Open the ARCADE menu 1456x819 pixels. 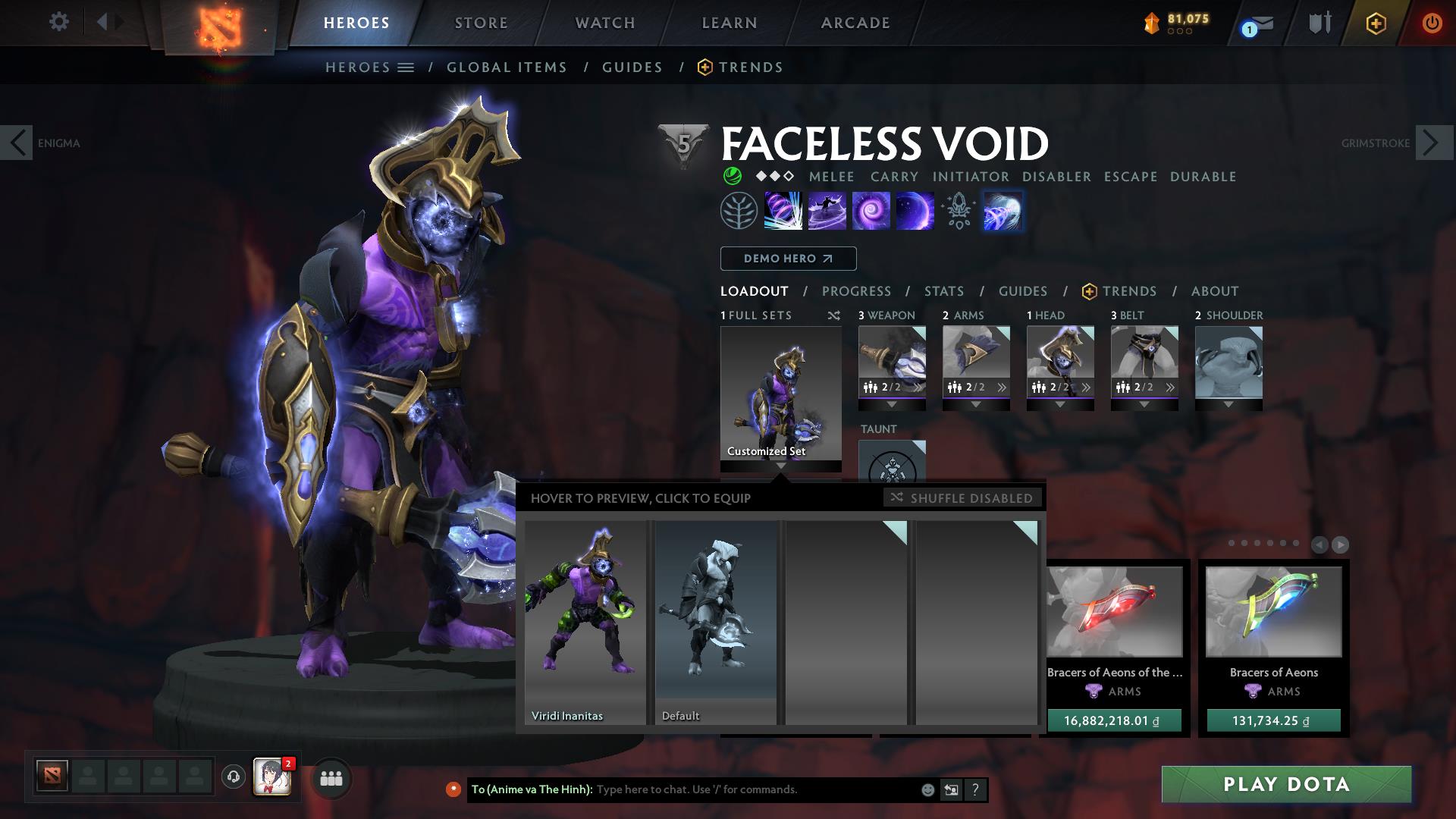coord(855,22)
